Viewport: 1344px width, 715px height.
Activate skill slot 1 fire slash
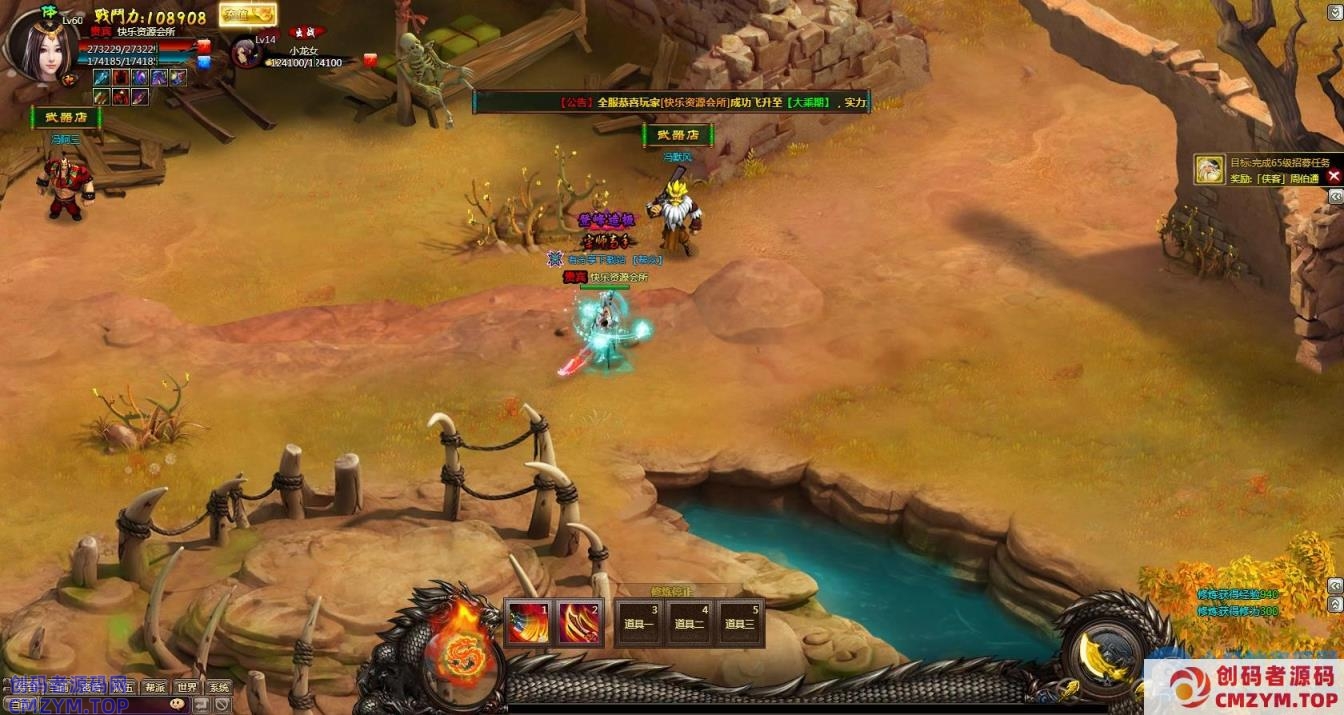point(527,622)
